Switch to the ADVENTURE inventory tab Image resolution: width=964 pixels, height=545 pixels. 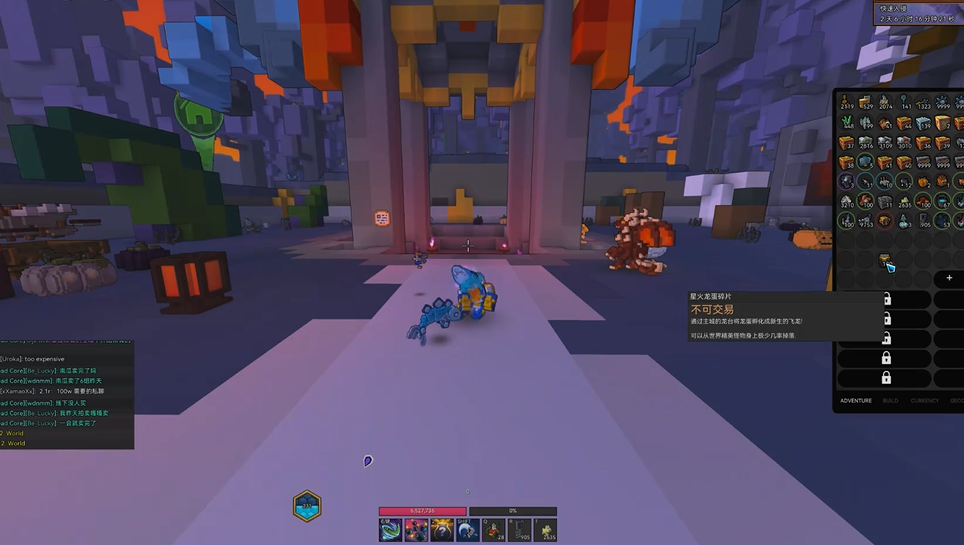[x=856, y=400]
